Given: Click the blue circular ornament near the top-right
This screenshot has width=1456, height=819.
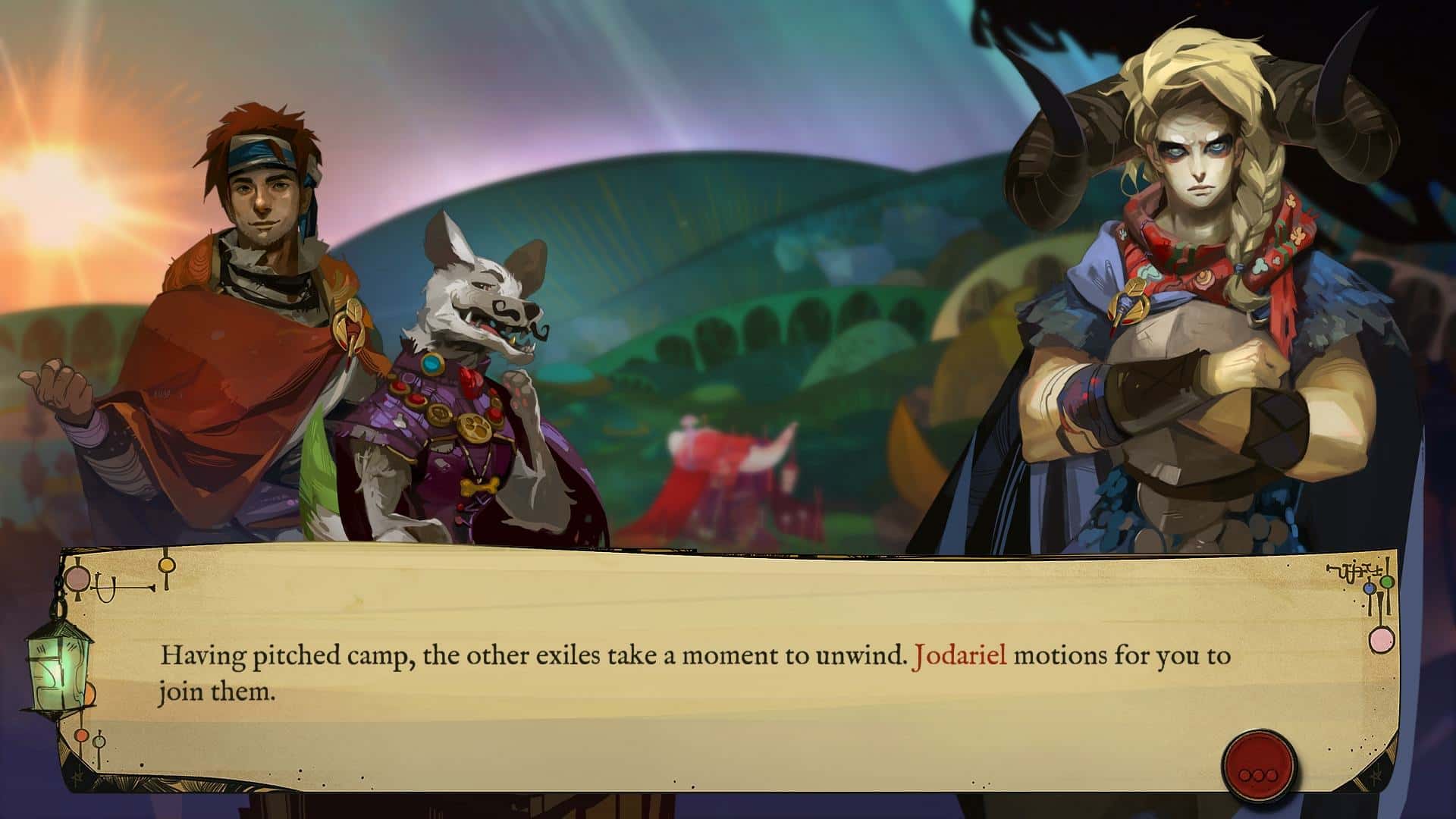Looking at the screenshot, I should tap(1369, 589).
